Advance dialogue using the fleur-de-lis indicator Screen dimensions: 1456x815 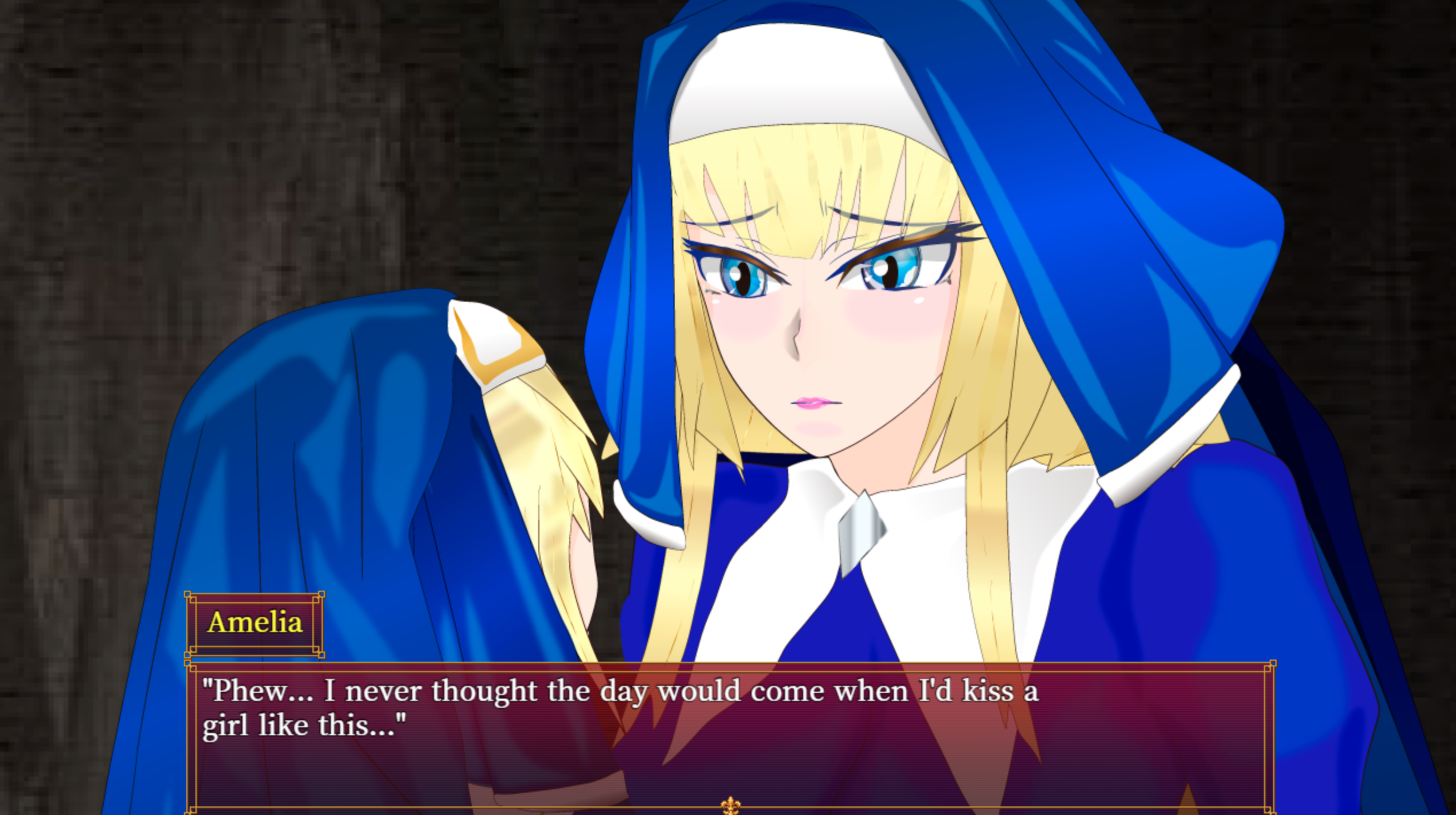pos(730,805)
